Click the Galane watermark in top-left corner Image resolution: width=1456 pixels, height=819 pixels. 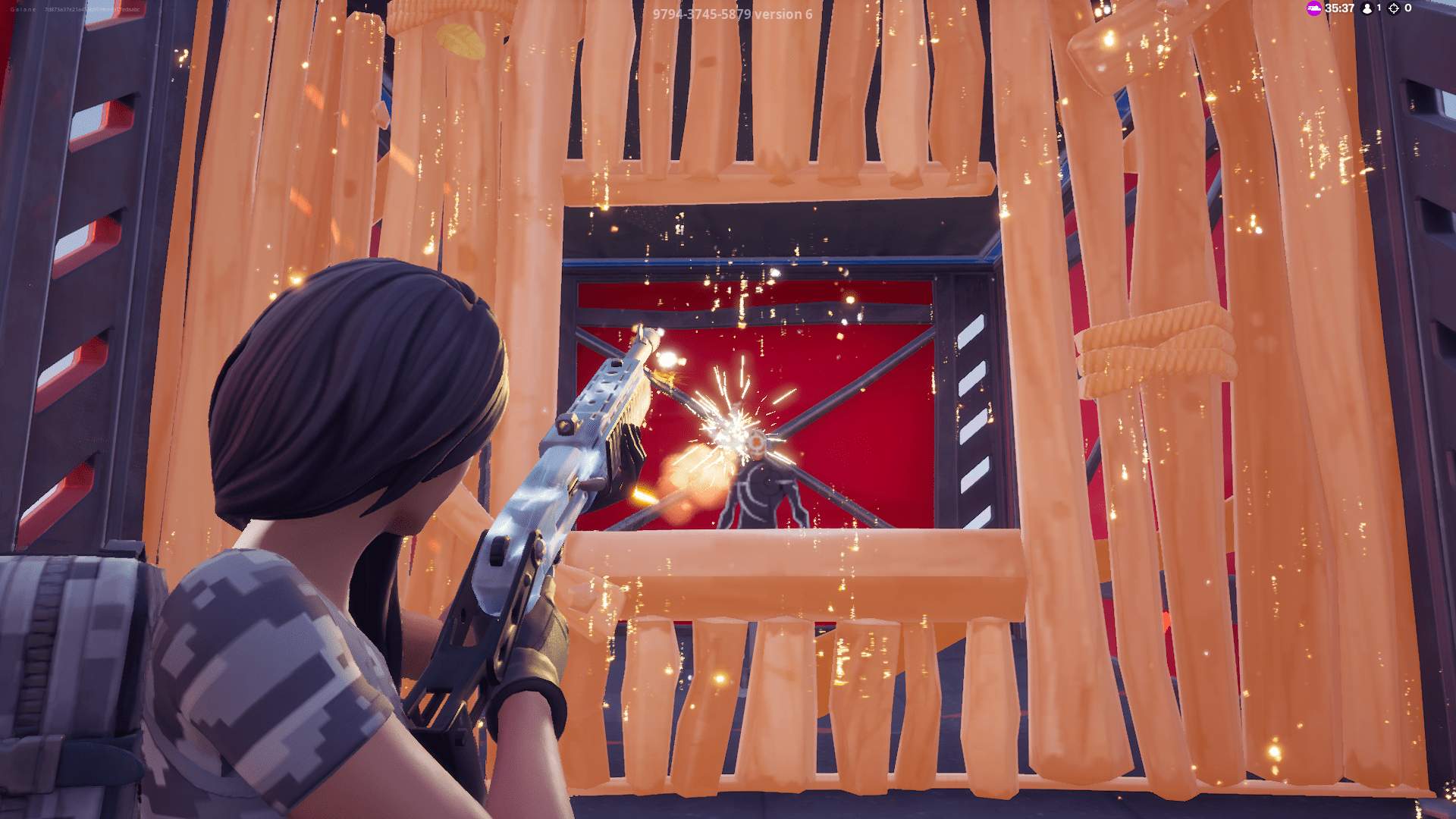23,10
